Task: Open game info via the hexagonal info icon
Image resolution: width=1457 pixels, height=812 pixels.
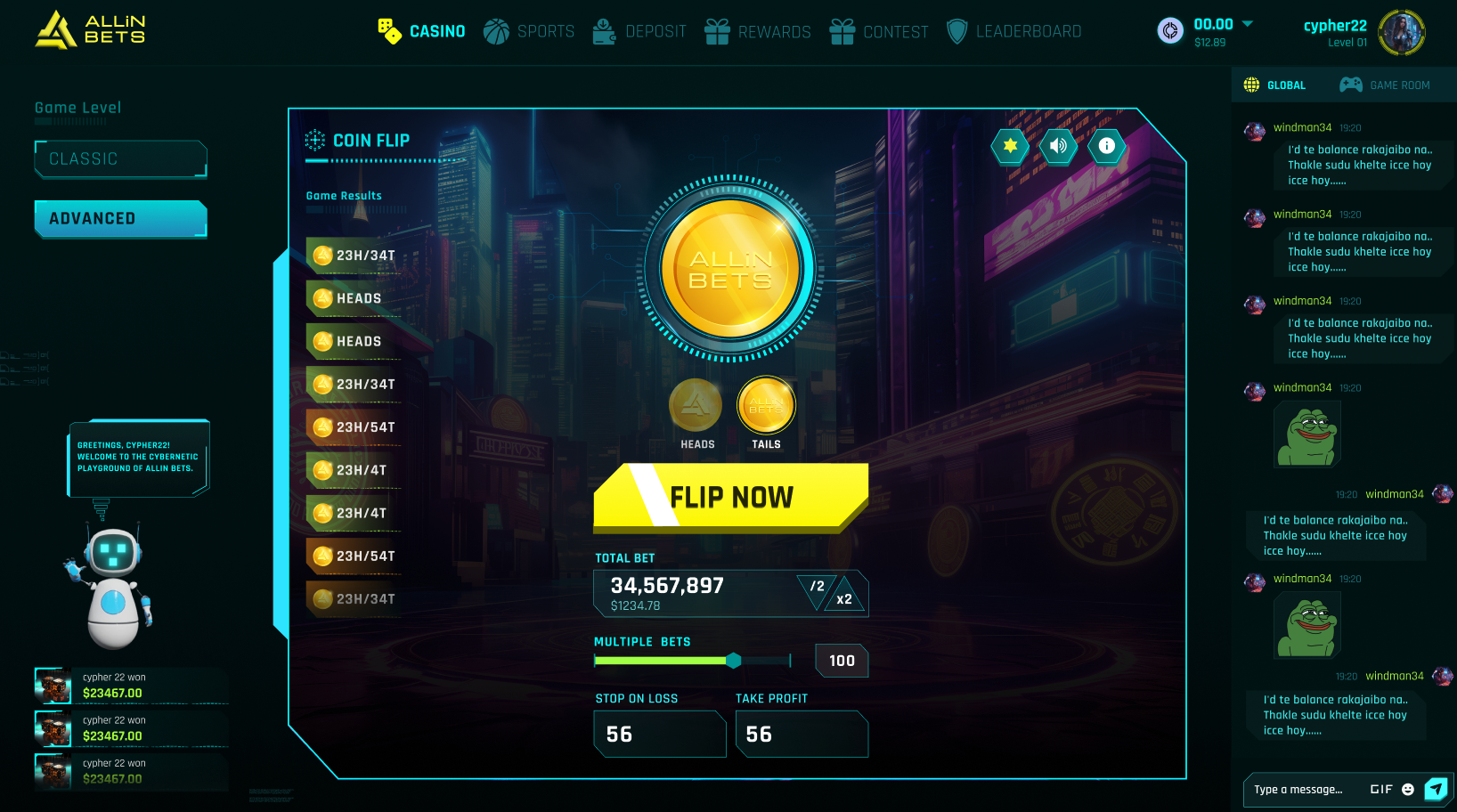Action: 1106,147
